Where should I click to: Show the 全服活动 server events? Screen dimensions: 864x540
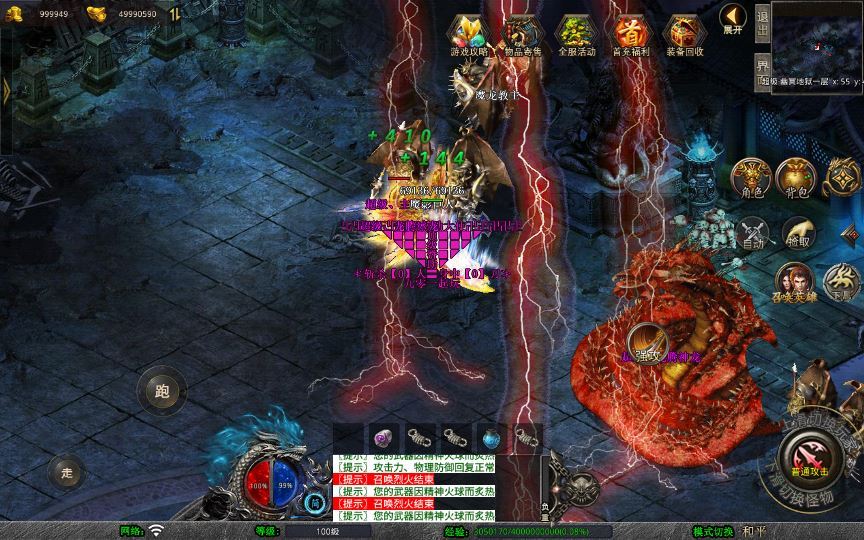pyautogui.click(x=573, y=35)
